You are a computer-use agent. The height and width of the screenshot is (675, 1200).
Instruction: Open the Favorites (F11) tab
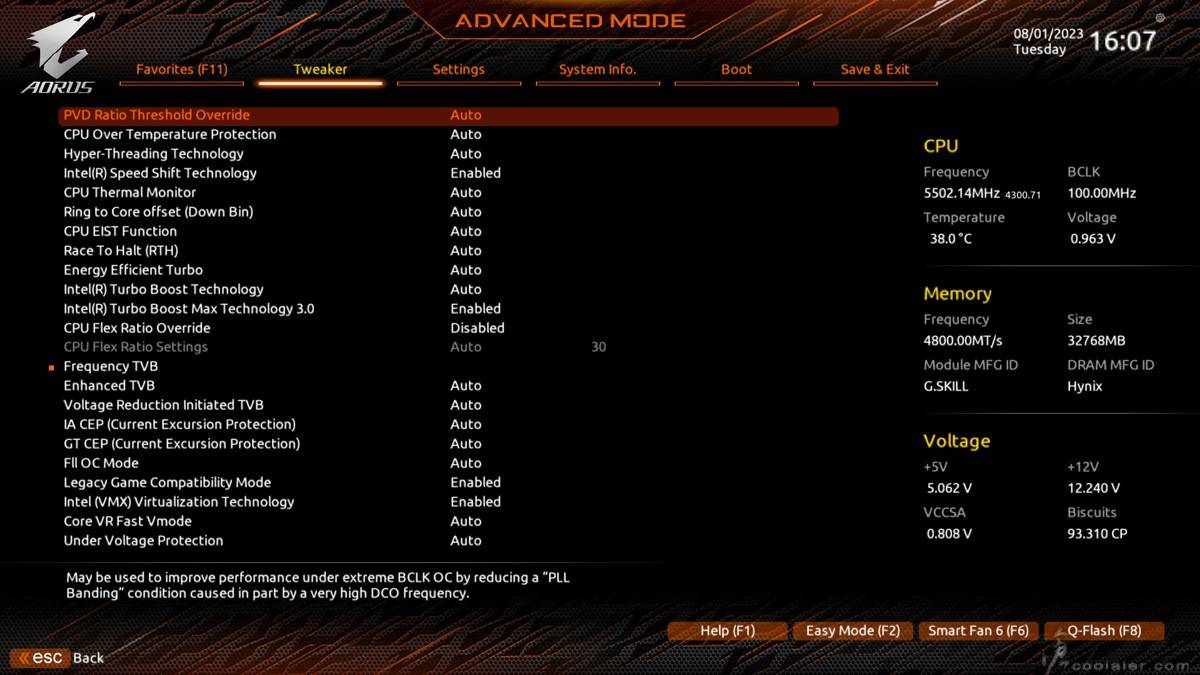[x=182, y=69]
